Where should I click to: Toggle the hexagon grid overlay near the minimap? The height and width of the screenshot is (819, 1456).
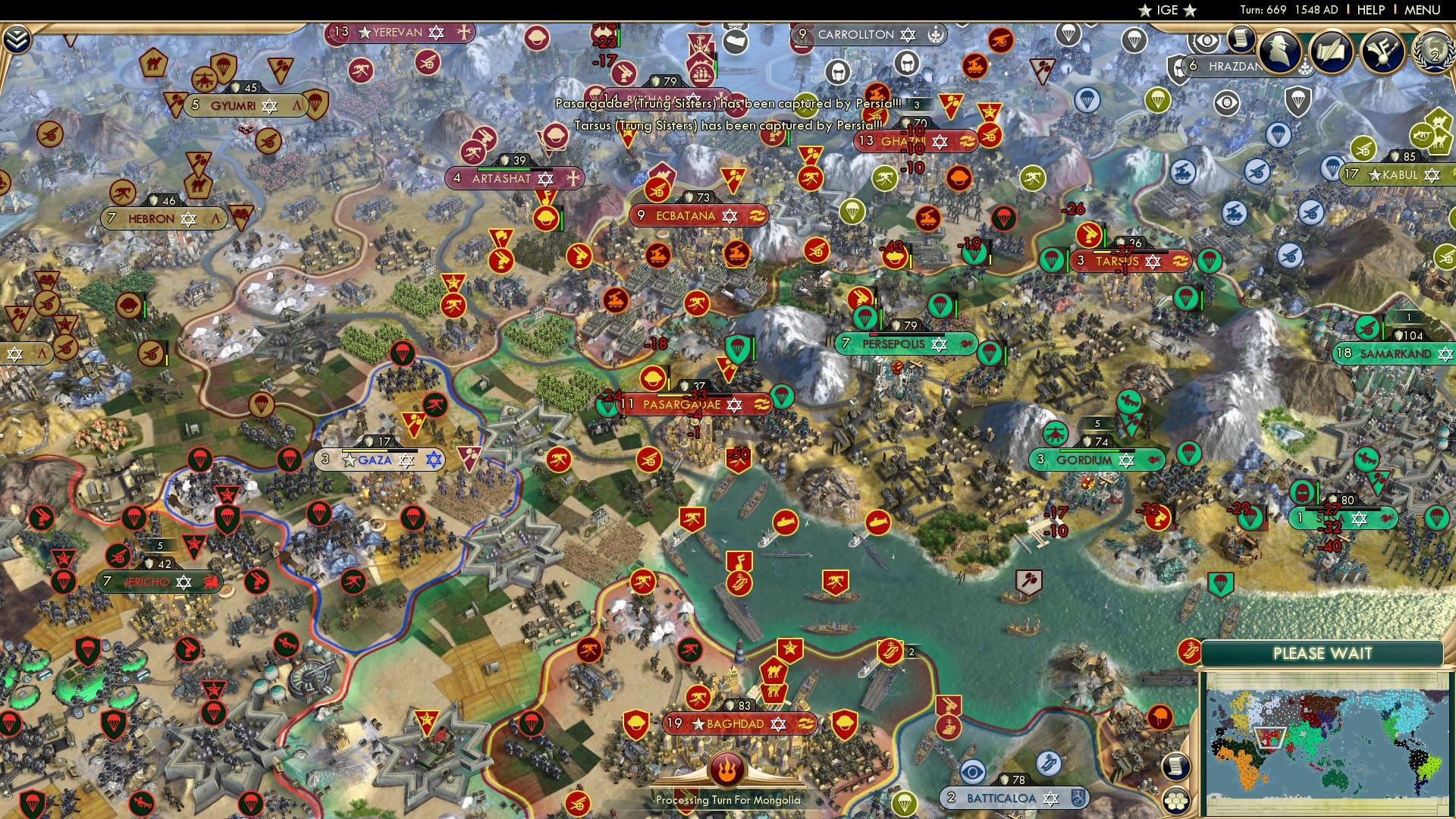click(1176, 802)
